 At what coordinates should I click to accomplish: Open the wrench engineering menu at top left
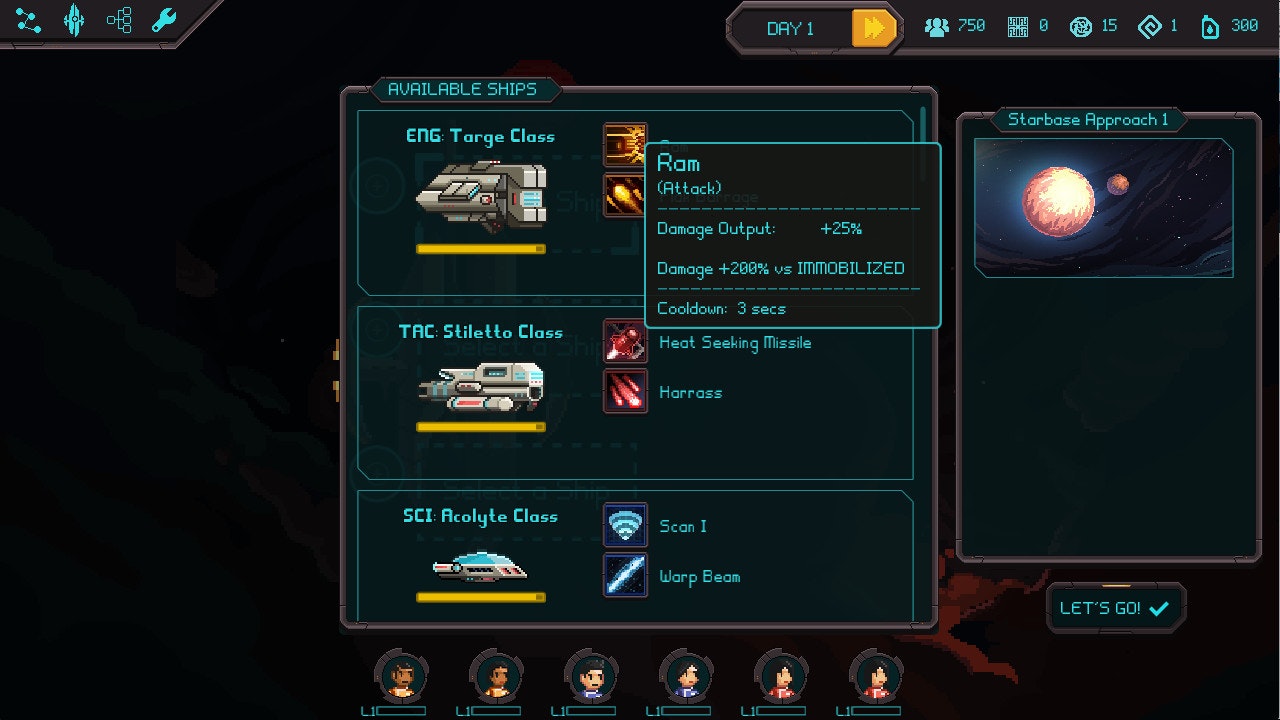pos(164,17)
